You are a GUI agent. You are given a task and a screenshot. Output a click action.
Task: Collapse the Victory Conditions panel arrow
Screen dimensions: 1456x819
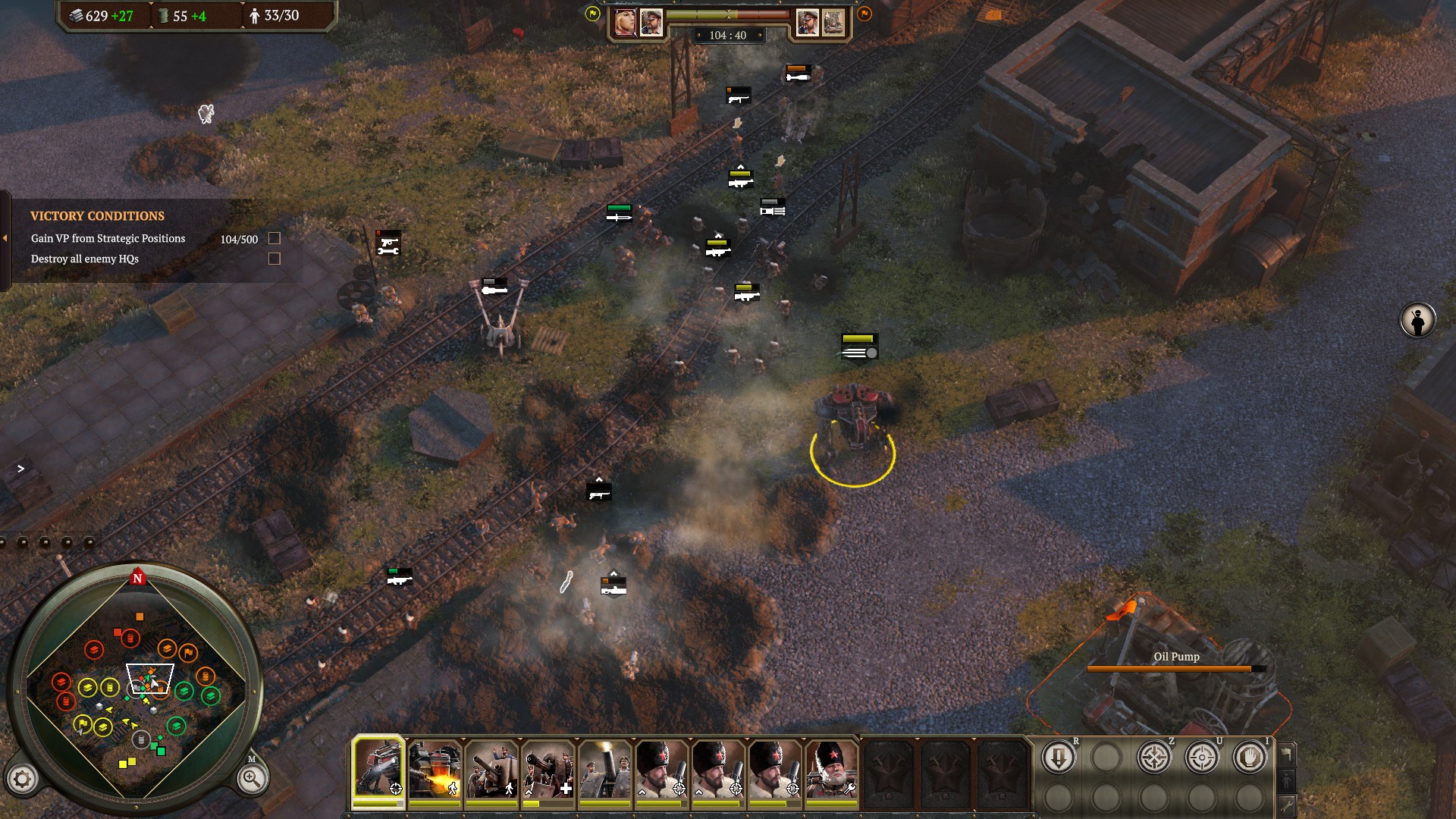[5, 238]
